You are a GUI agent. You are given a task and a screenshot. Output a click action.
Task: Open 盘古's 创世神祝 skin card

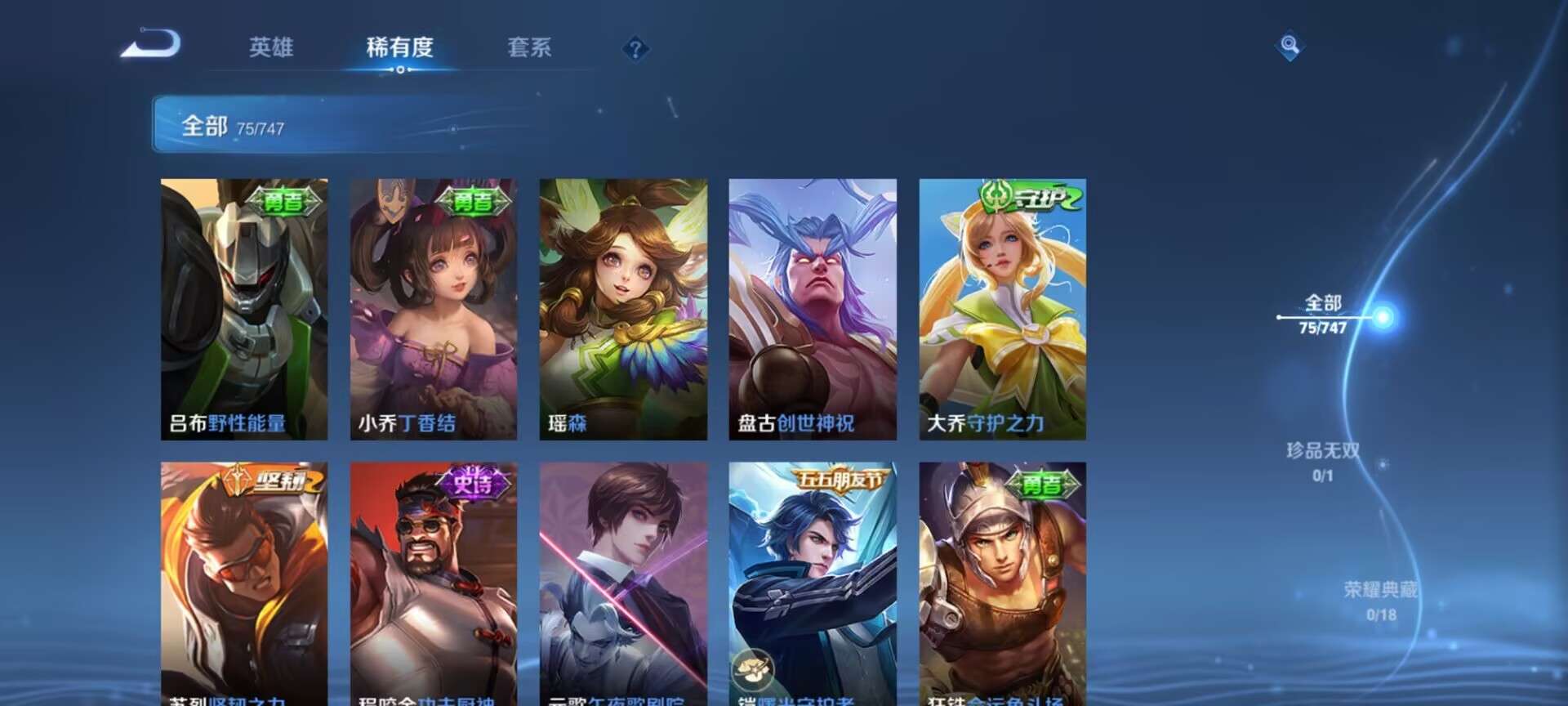[813, 311]
